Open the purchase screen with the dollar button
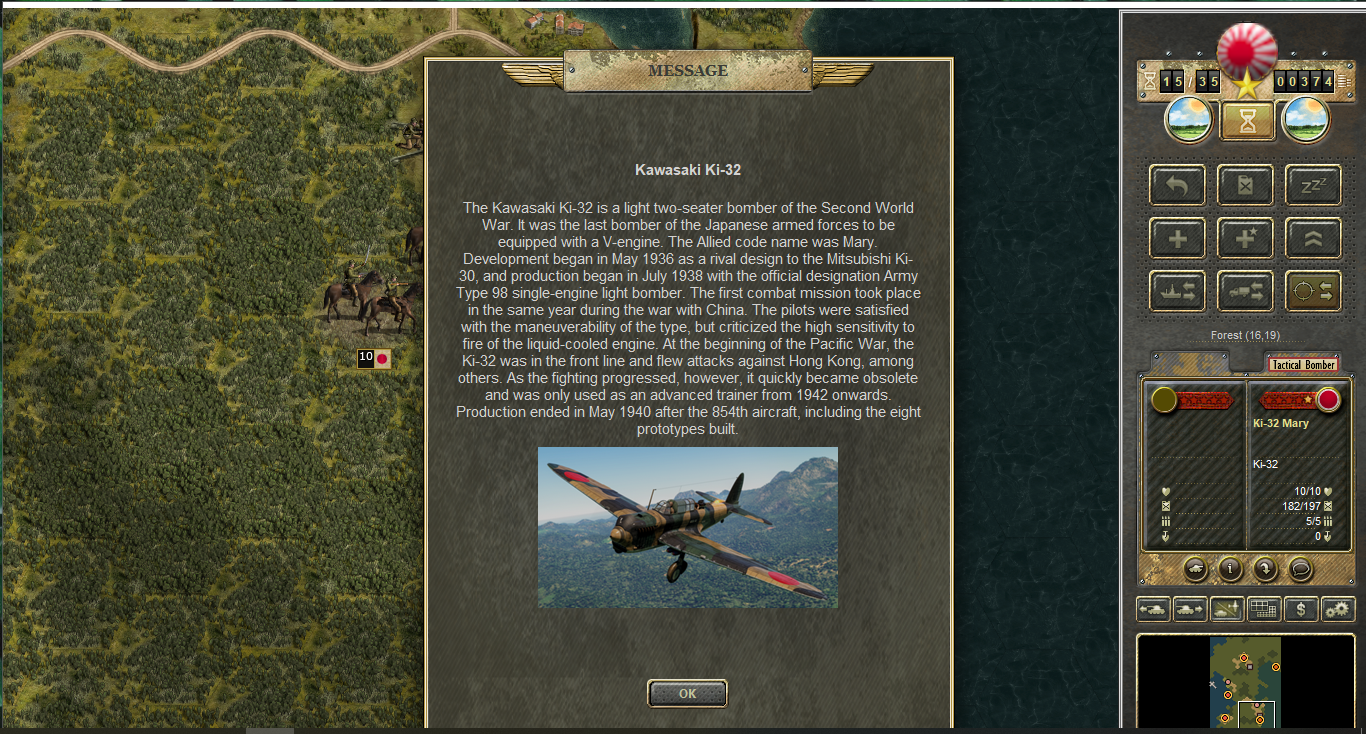Screen dimensions: 1366x734 tap(1301, 609)
